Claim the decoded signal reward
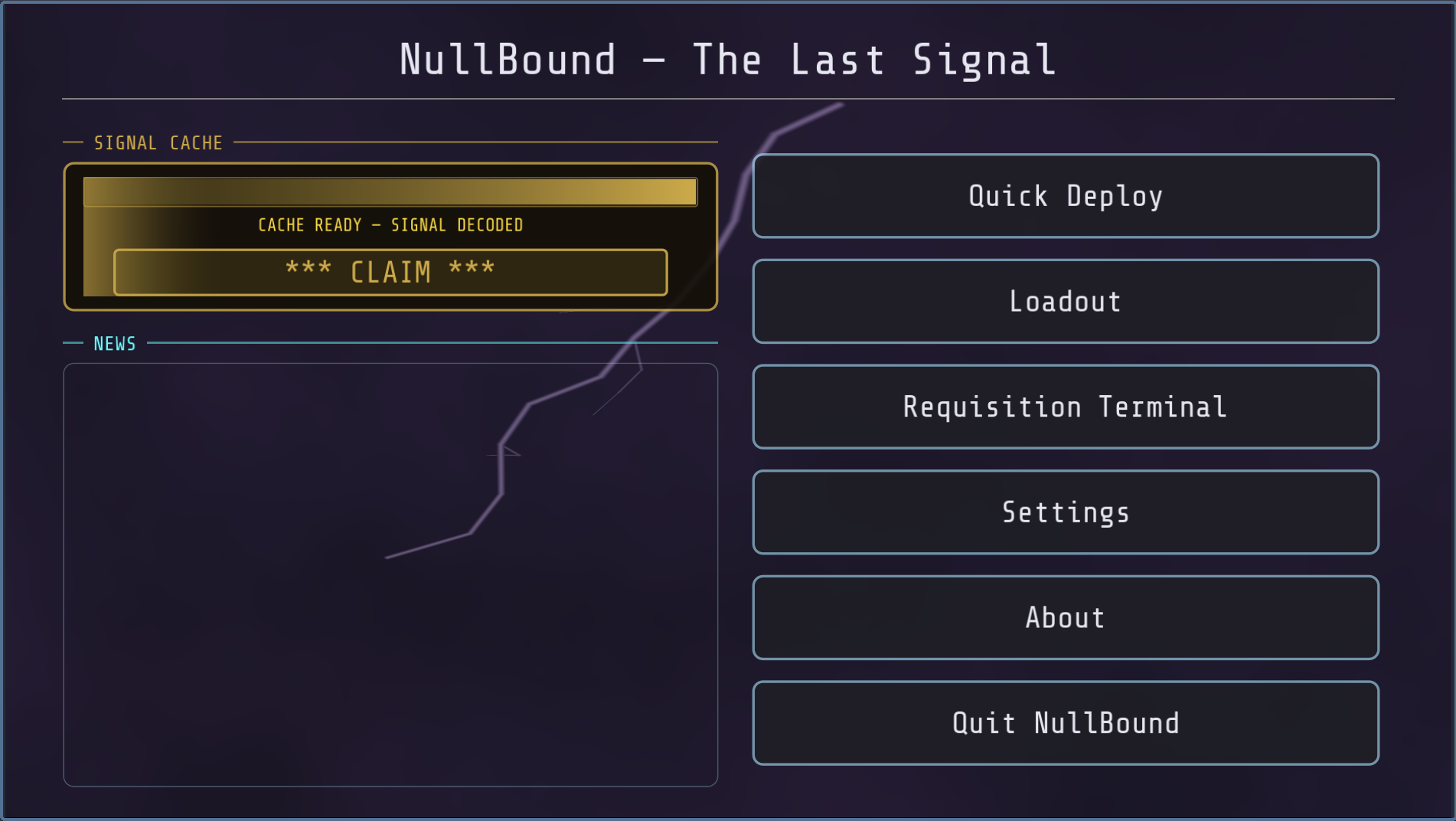 (390, 272)
